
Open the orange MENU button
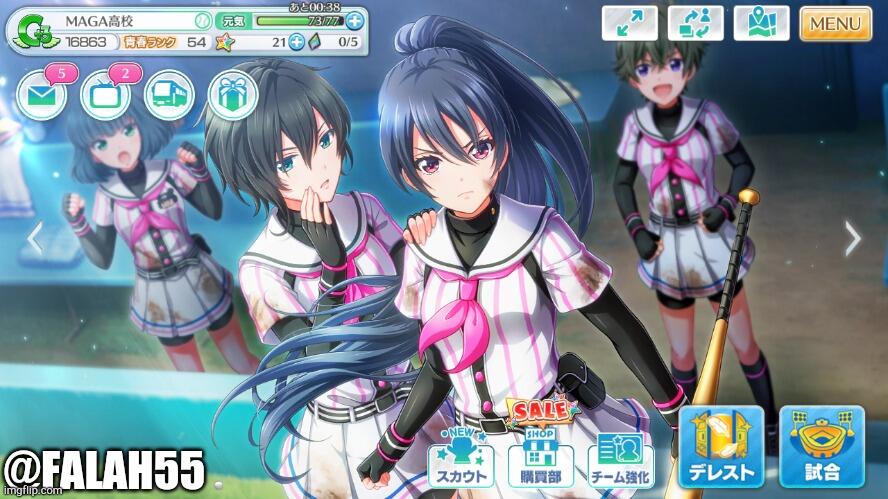(835, 23)
